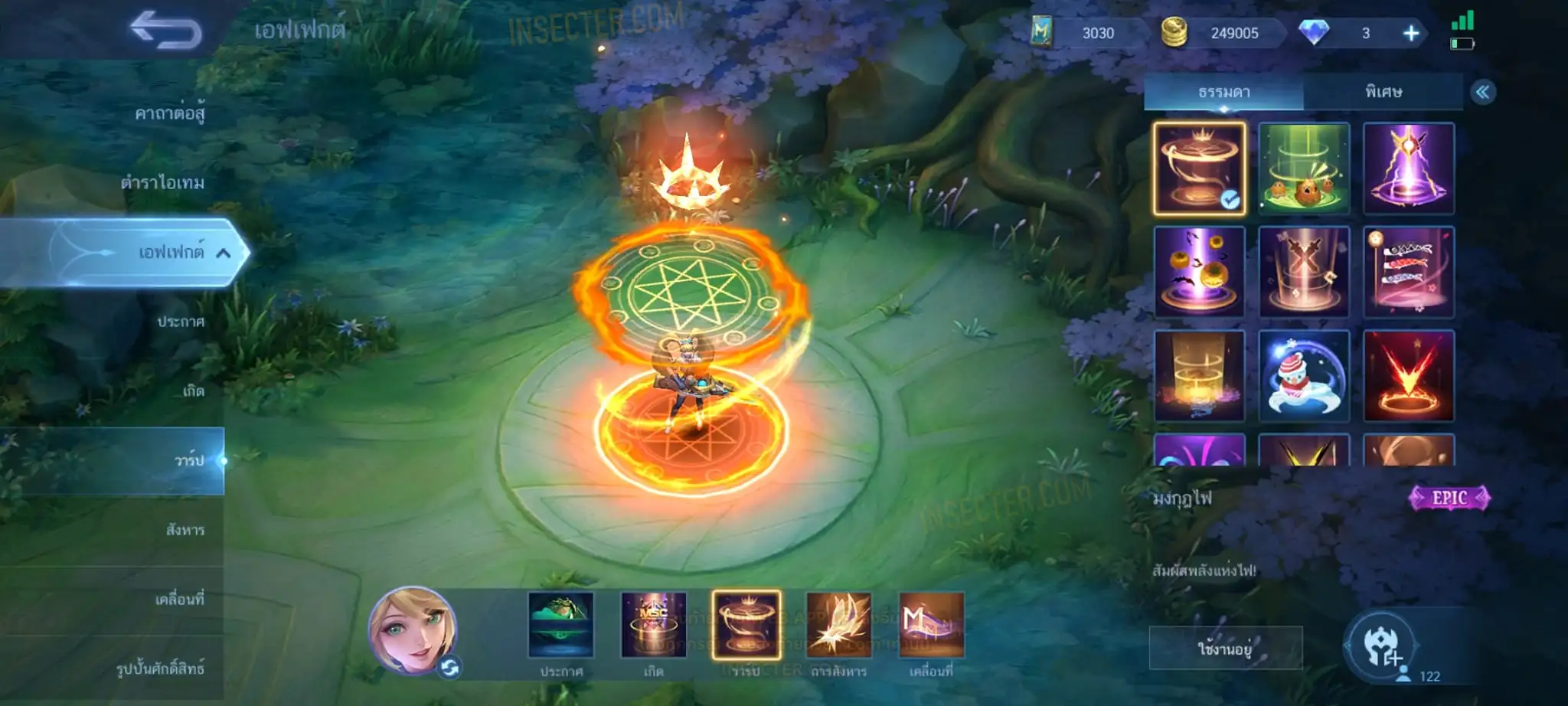Image resolution: width=1568 pixels, height=706 pixels.
Task: Select the สังหาร effect category in sidebar
Action: tap(185, 530)
